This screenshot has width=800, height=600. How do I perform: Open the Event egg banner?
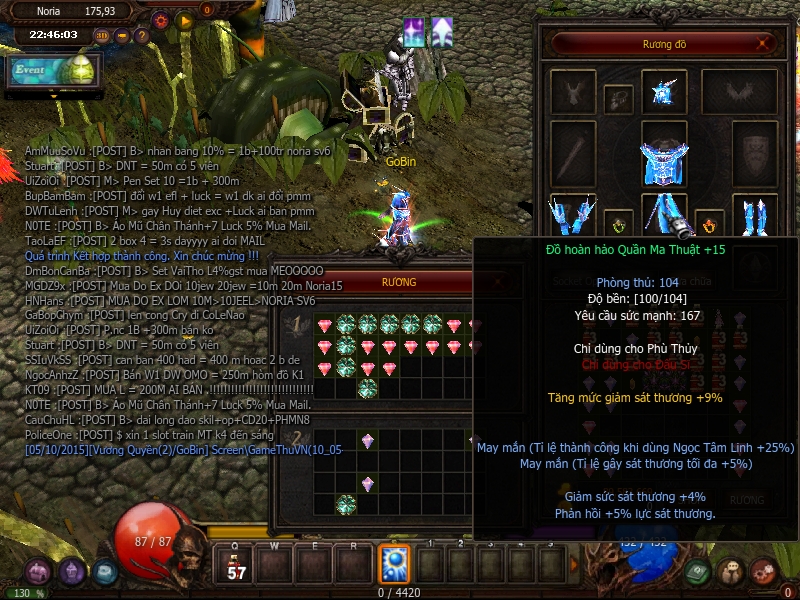(52, 71)
